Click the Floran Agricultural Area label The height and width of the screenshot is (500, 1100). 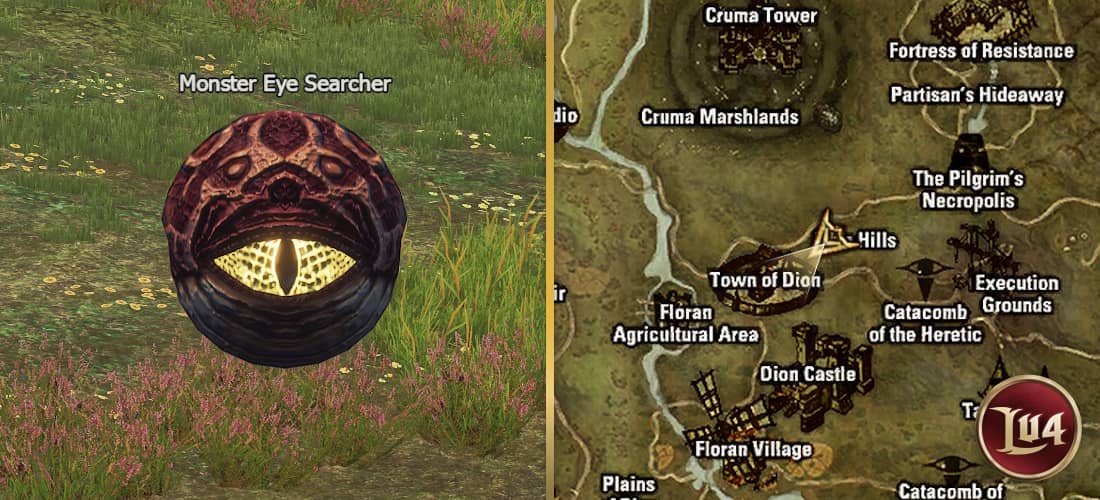tap(686, 323)
